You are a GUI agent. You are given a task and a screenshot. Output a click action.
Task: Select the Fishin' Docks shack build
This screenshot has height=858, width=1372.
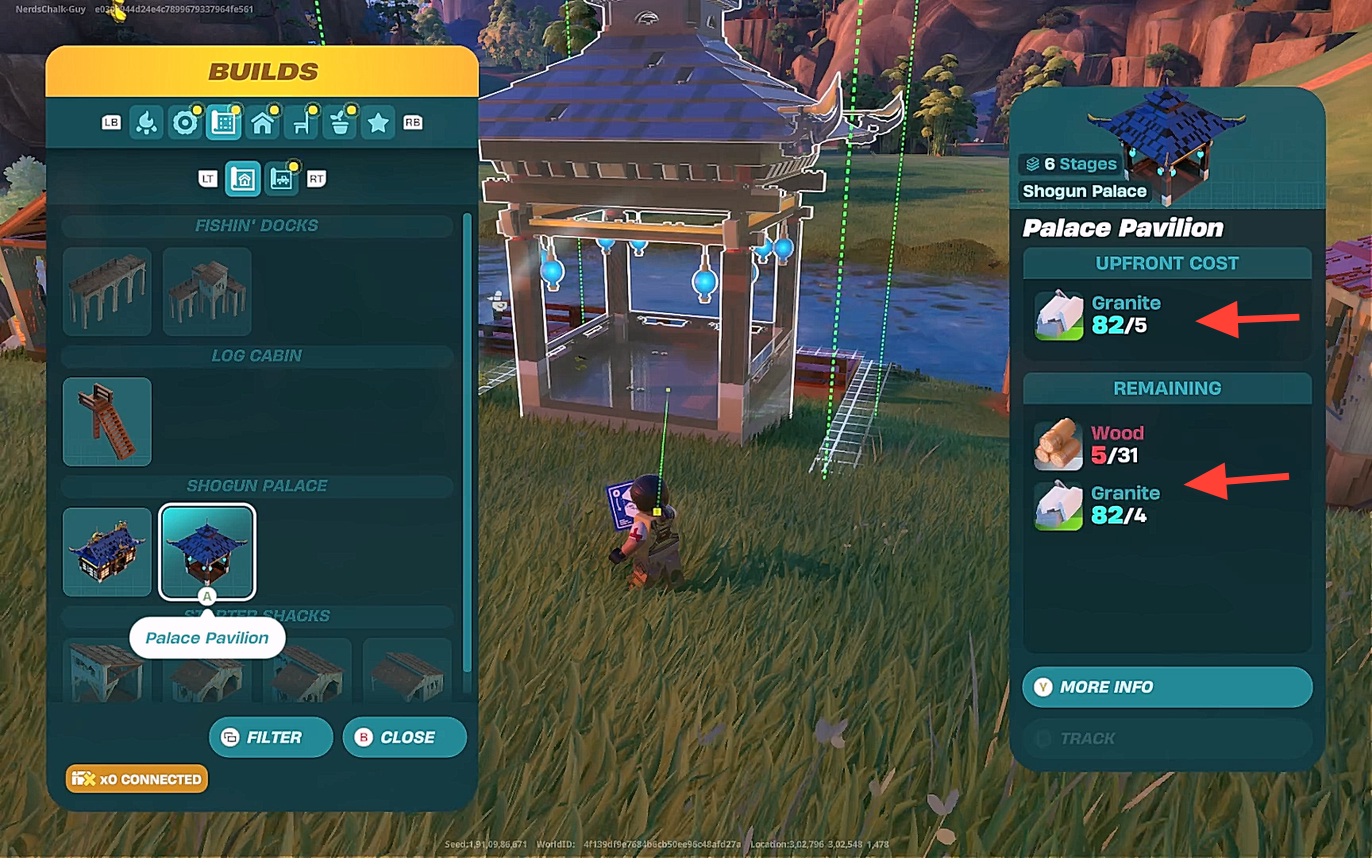pyautogui.click(x=207, y=291)
